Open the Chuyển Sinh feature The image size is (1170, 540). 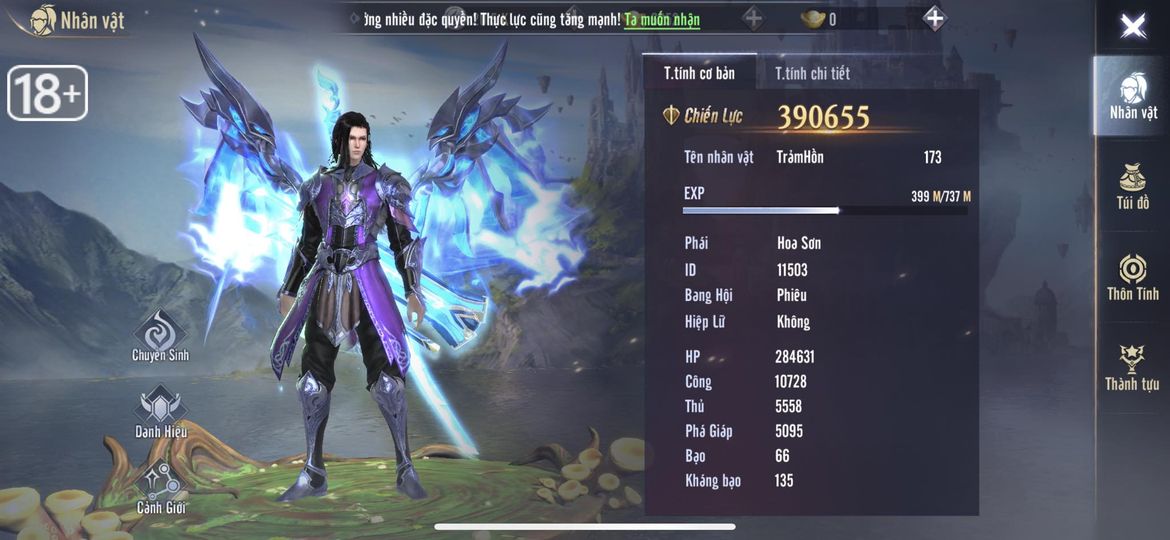coord(160,337)
